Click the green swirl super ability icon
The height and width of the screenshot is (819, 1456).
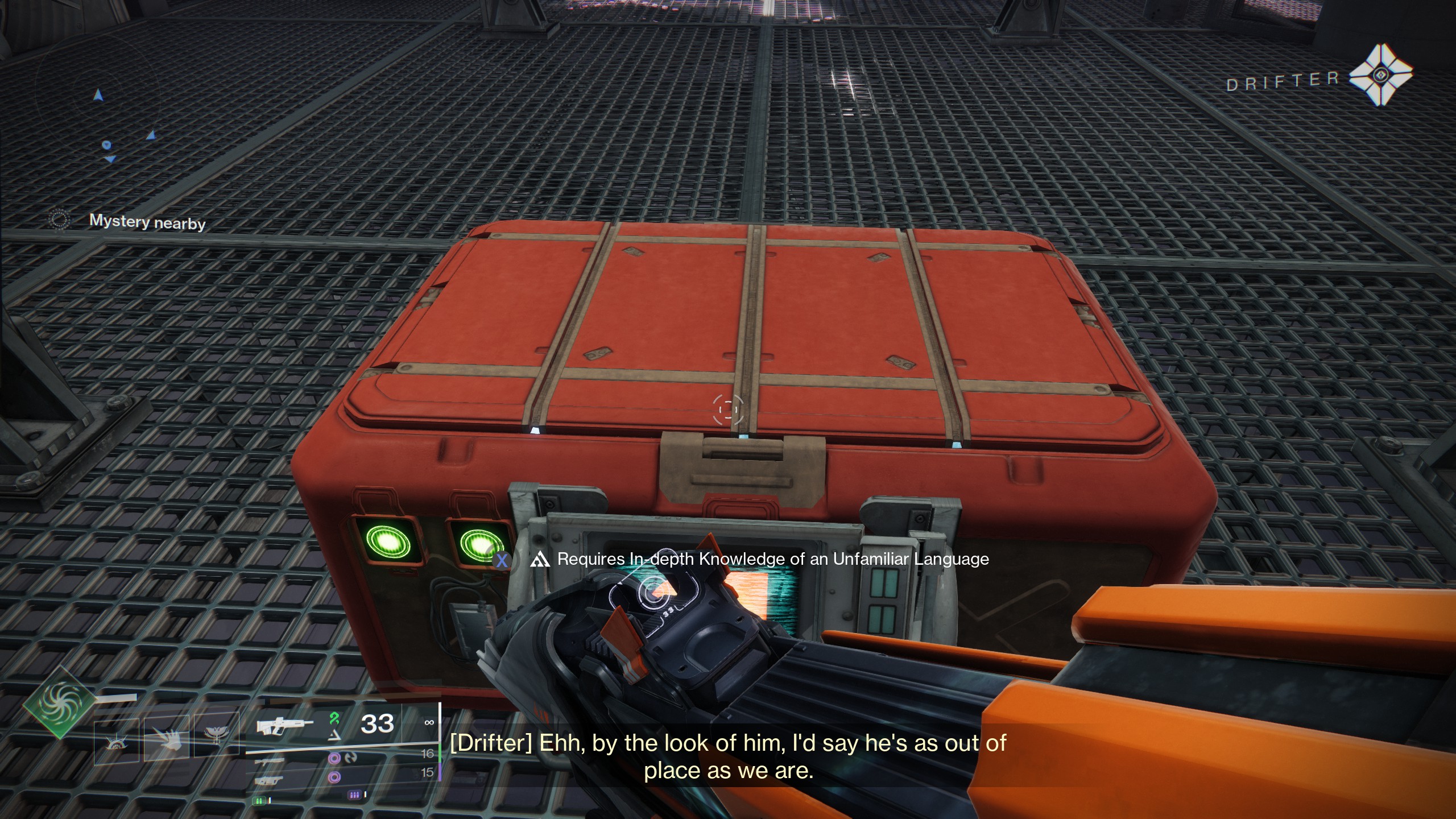pos(58,704)
